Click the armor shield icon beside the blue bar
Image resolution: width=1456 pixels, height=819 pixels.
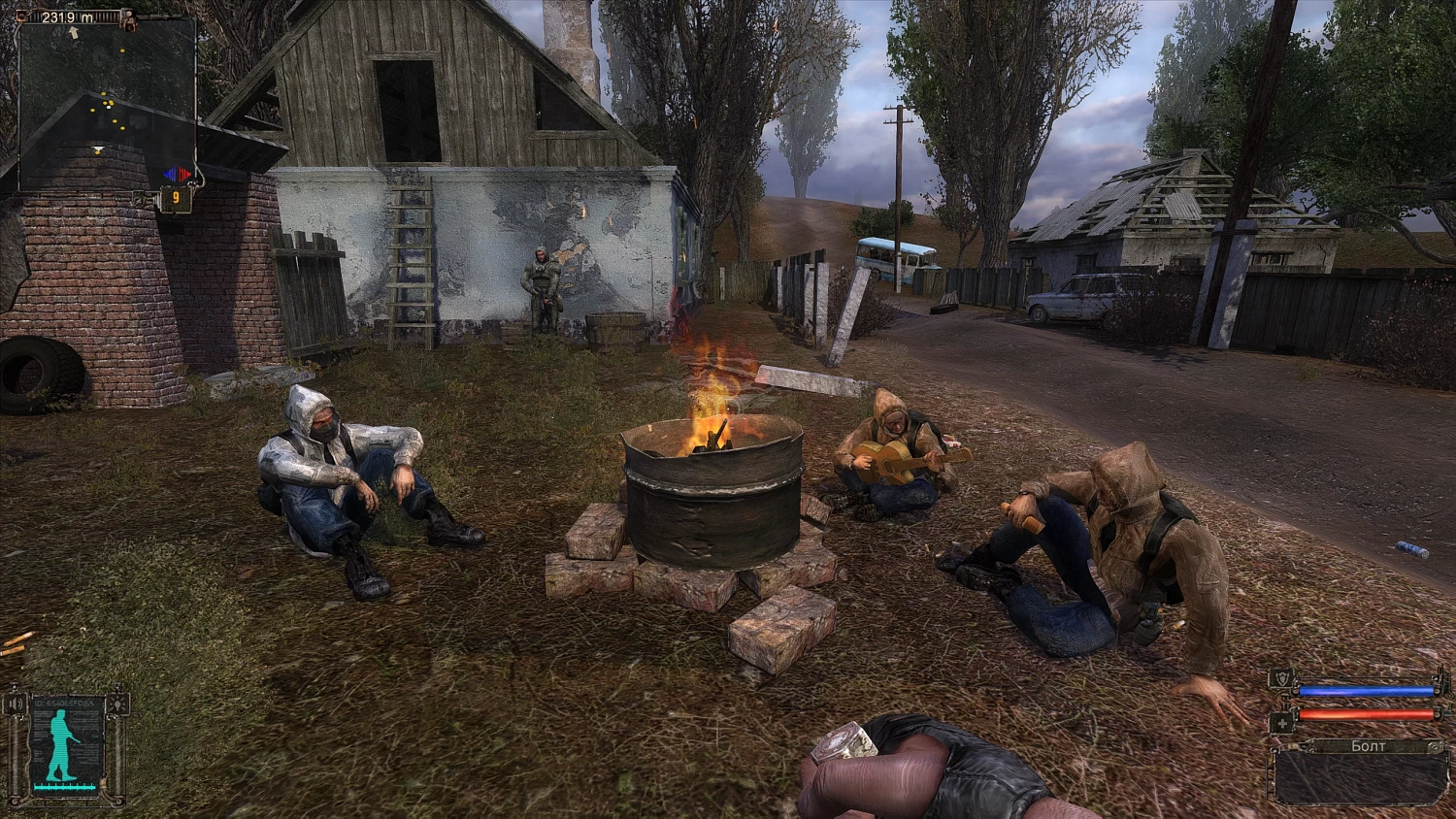1282,678
